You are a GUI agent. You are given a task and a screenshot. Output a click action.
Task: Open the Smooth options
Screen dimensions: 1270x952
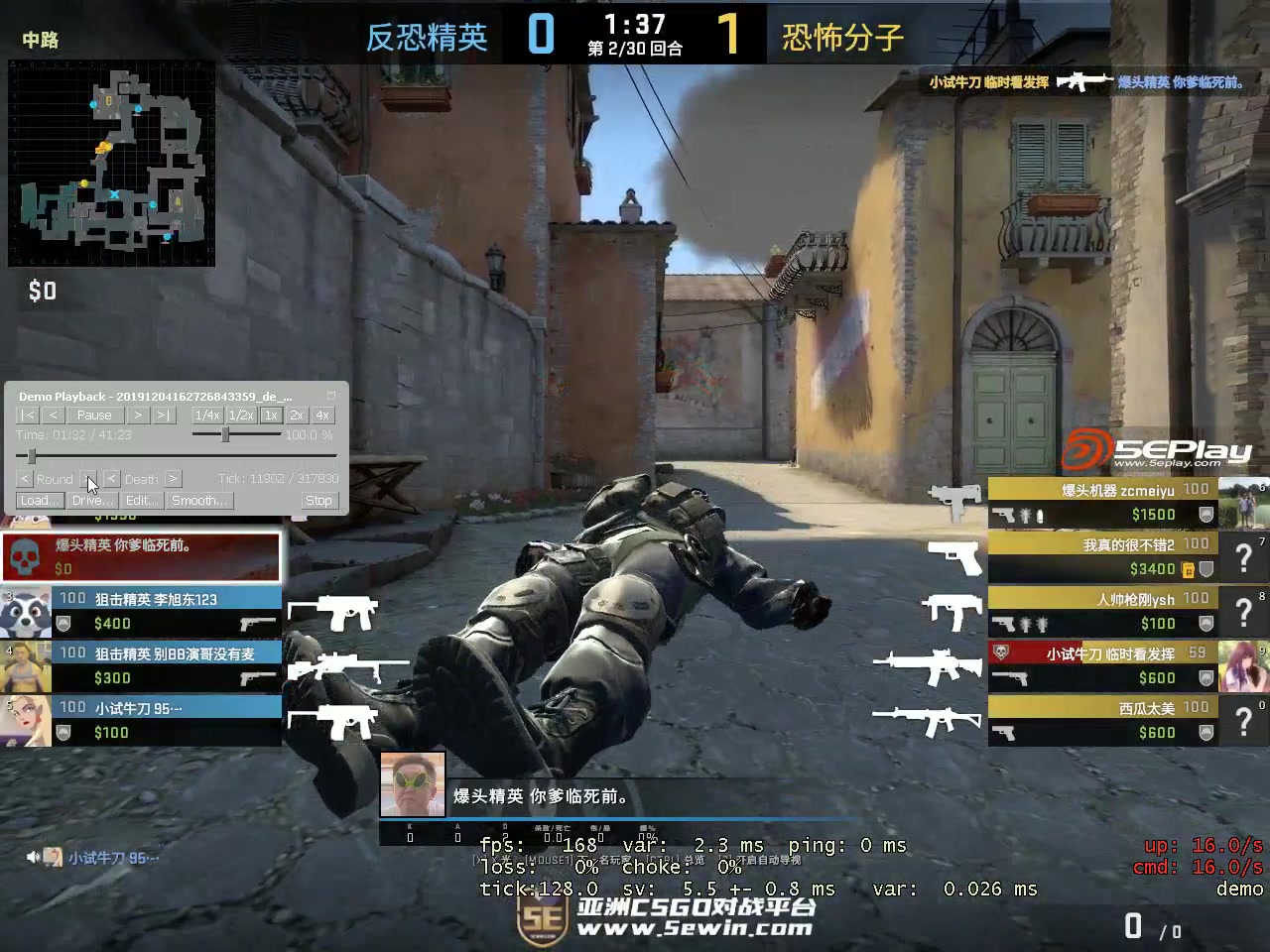[198, 500]
